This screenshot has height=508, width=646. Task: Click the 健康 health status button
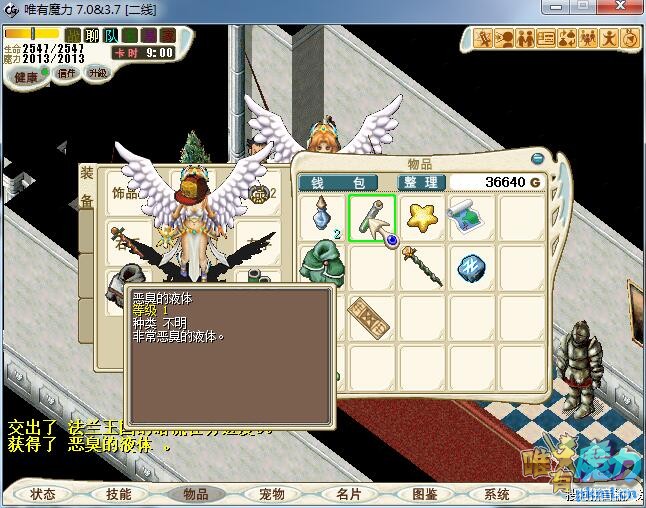coord(27,76)
